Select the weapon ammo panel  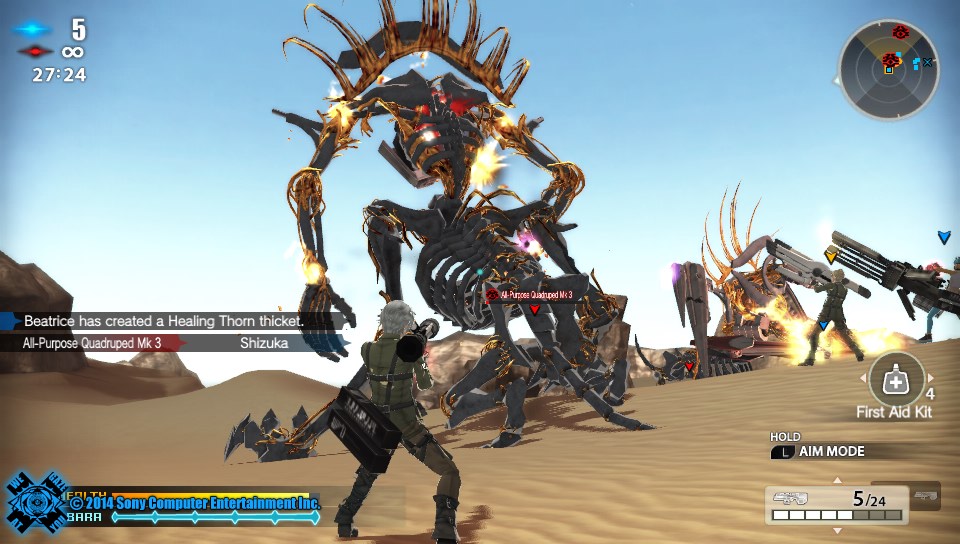[x=837, y=505]
